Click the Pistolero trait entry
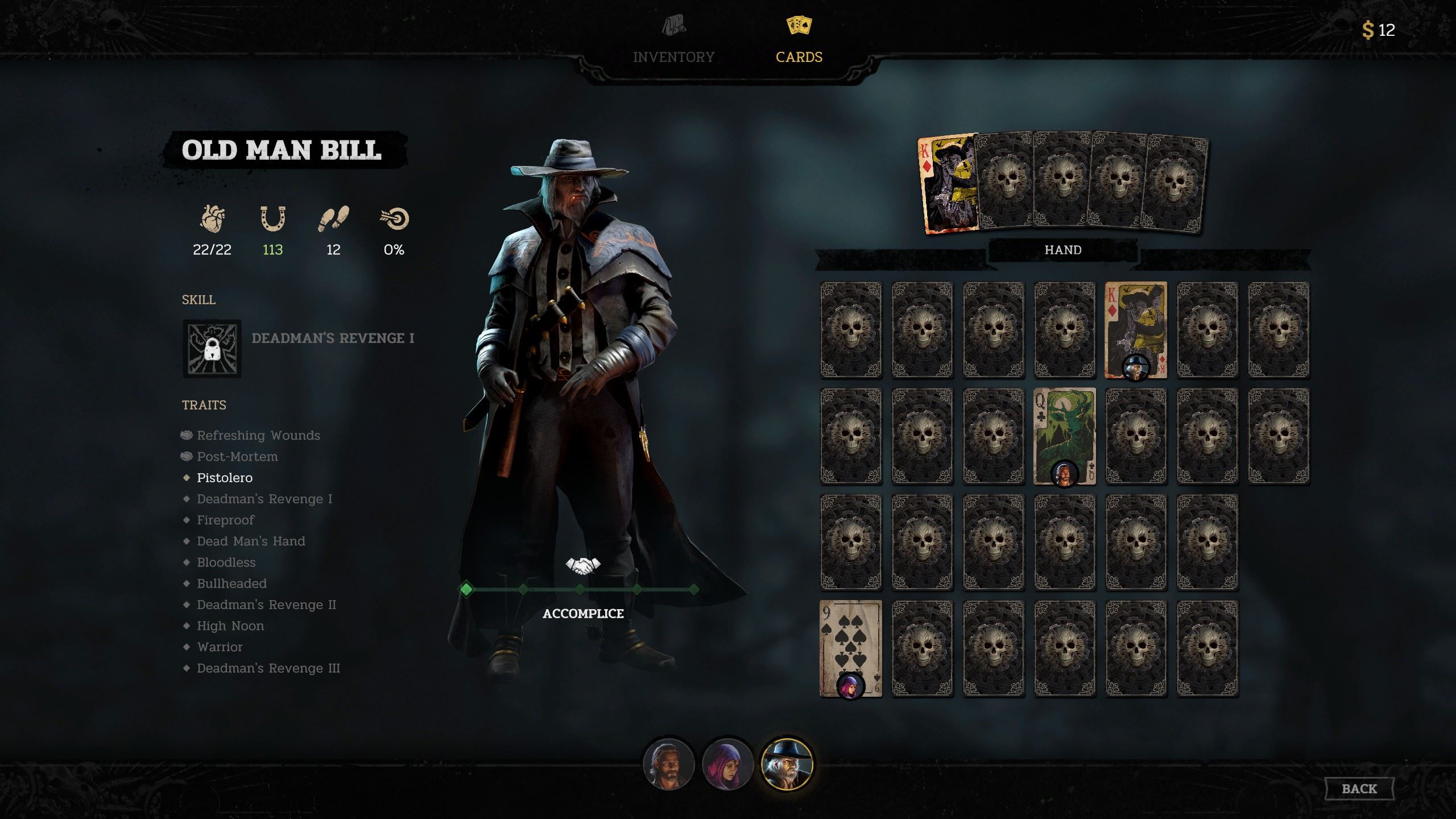 (224, 478)
